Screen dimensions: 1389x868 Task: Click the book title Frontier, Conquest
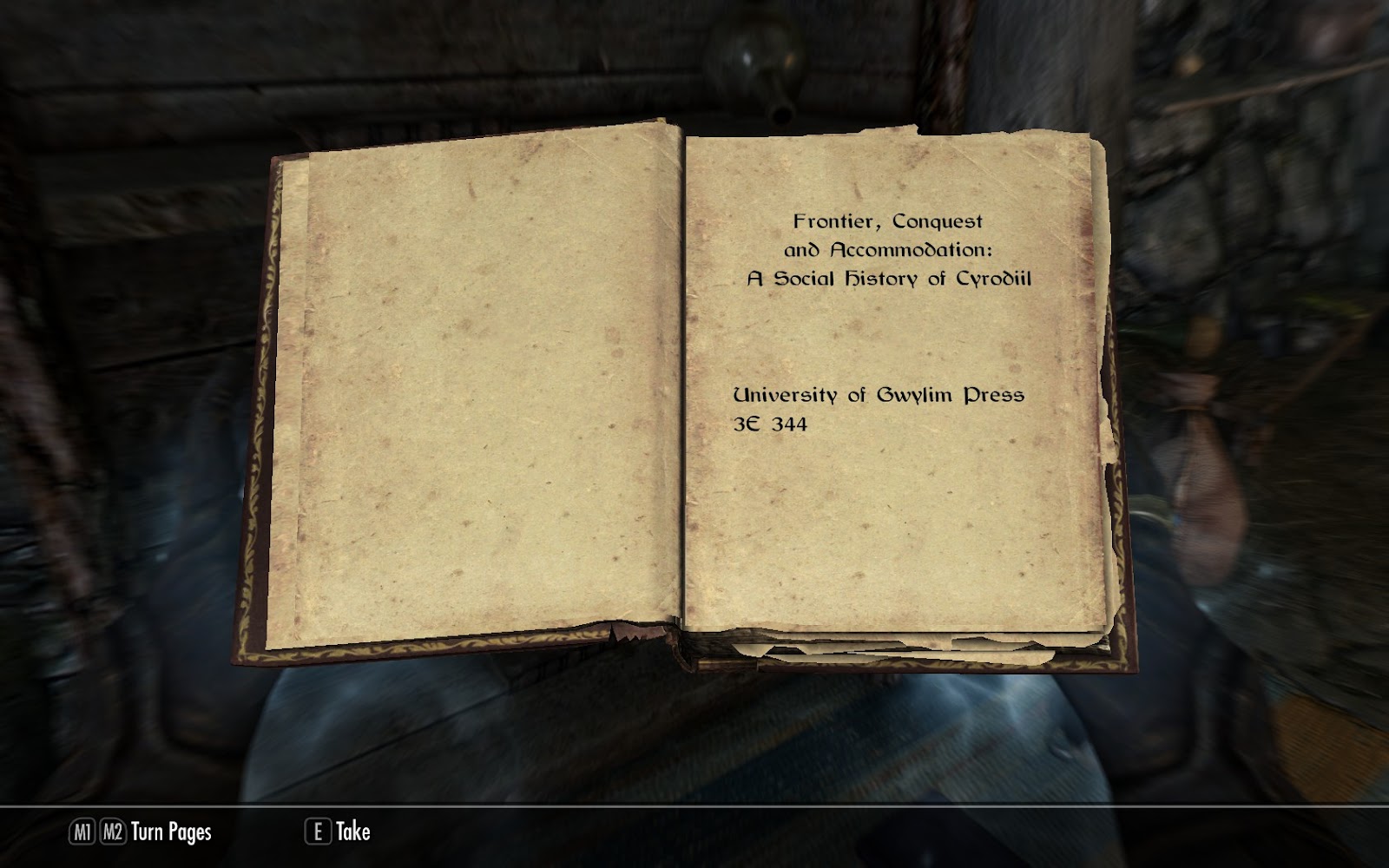click(x=887, y=222)
